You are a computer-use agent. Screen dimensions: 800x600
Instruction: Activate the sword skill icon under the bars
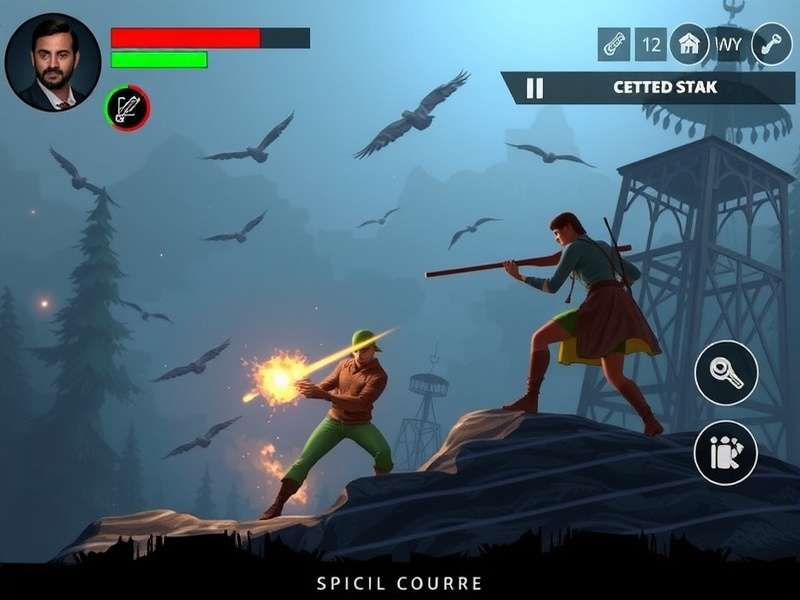(127, 108)
